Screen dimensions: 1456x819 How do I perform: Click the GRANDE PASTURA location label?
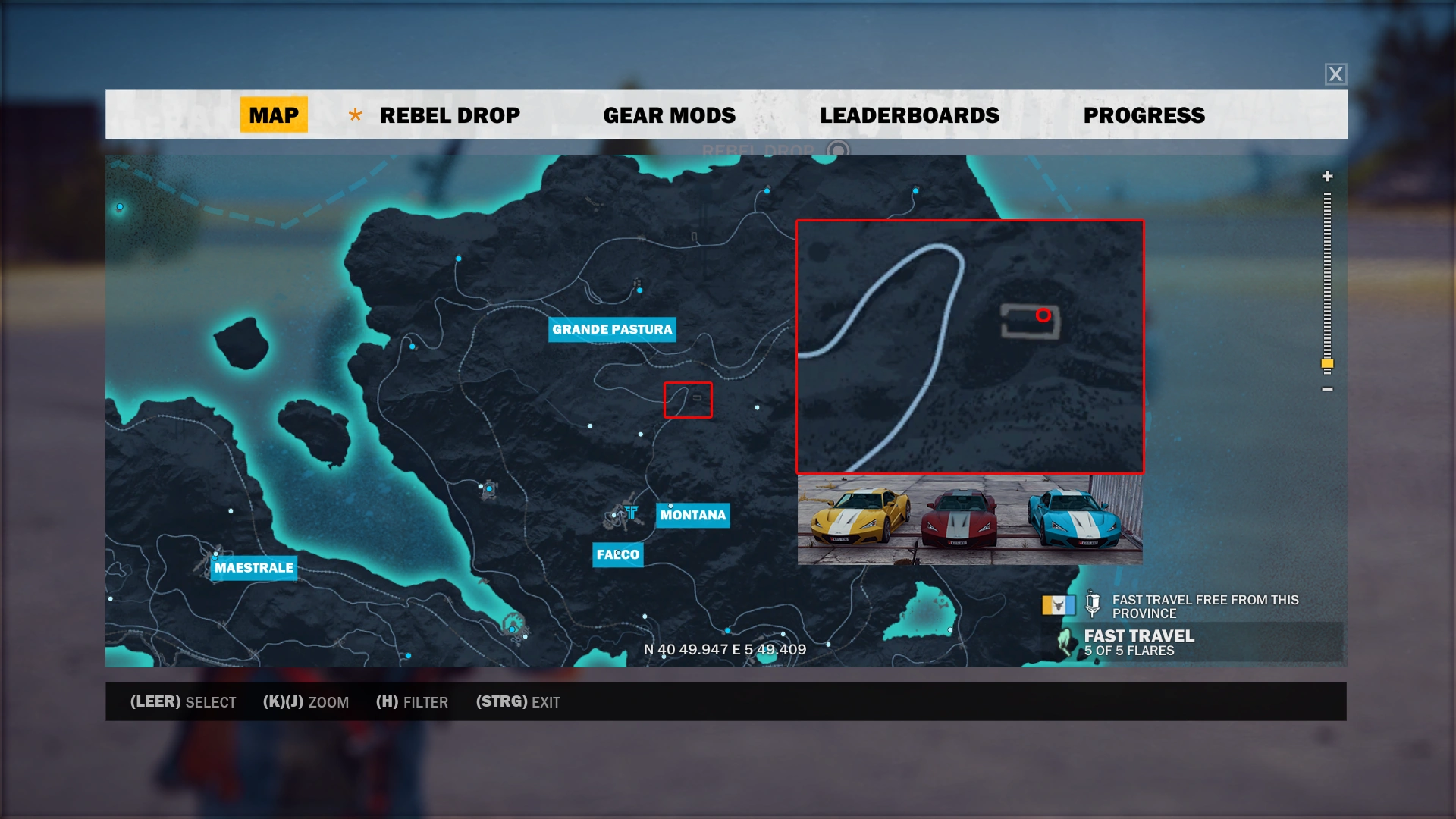[x=612, y=329]
